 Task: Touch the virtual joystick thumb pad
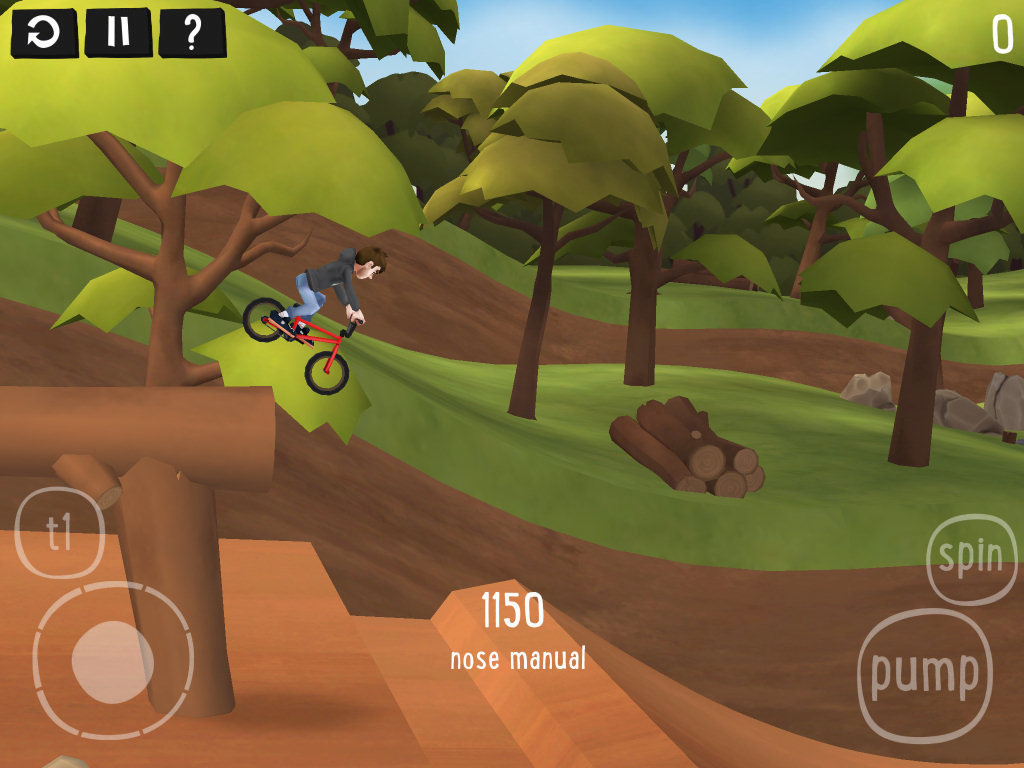tap(112, 661)
